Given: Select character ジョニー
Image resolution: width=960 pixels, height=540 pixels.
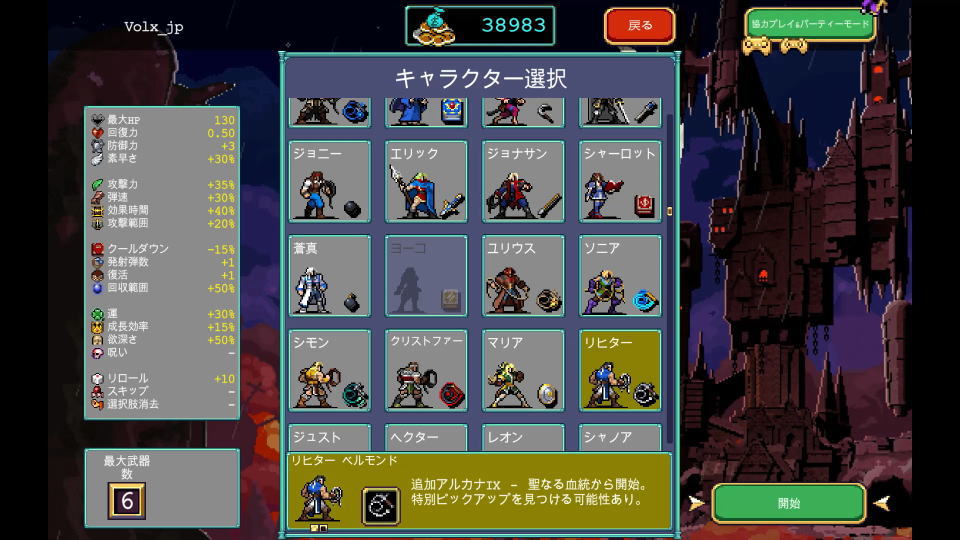Looking at the screenshot, I should 330,181.
